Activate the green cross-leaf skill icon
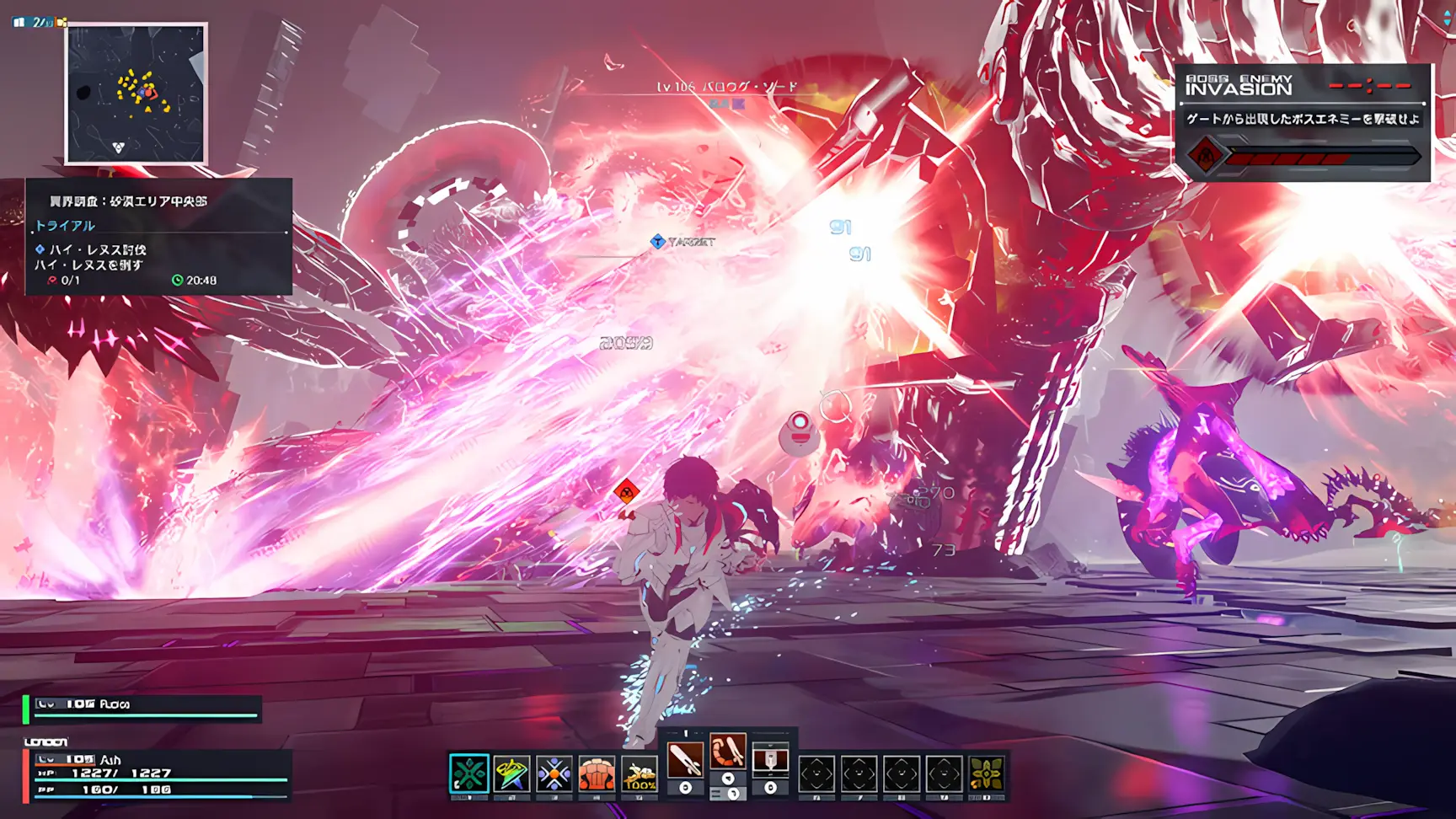This screenshot has height=819, width=1456. (x=468, y=773)
